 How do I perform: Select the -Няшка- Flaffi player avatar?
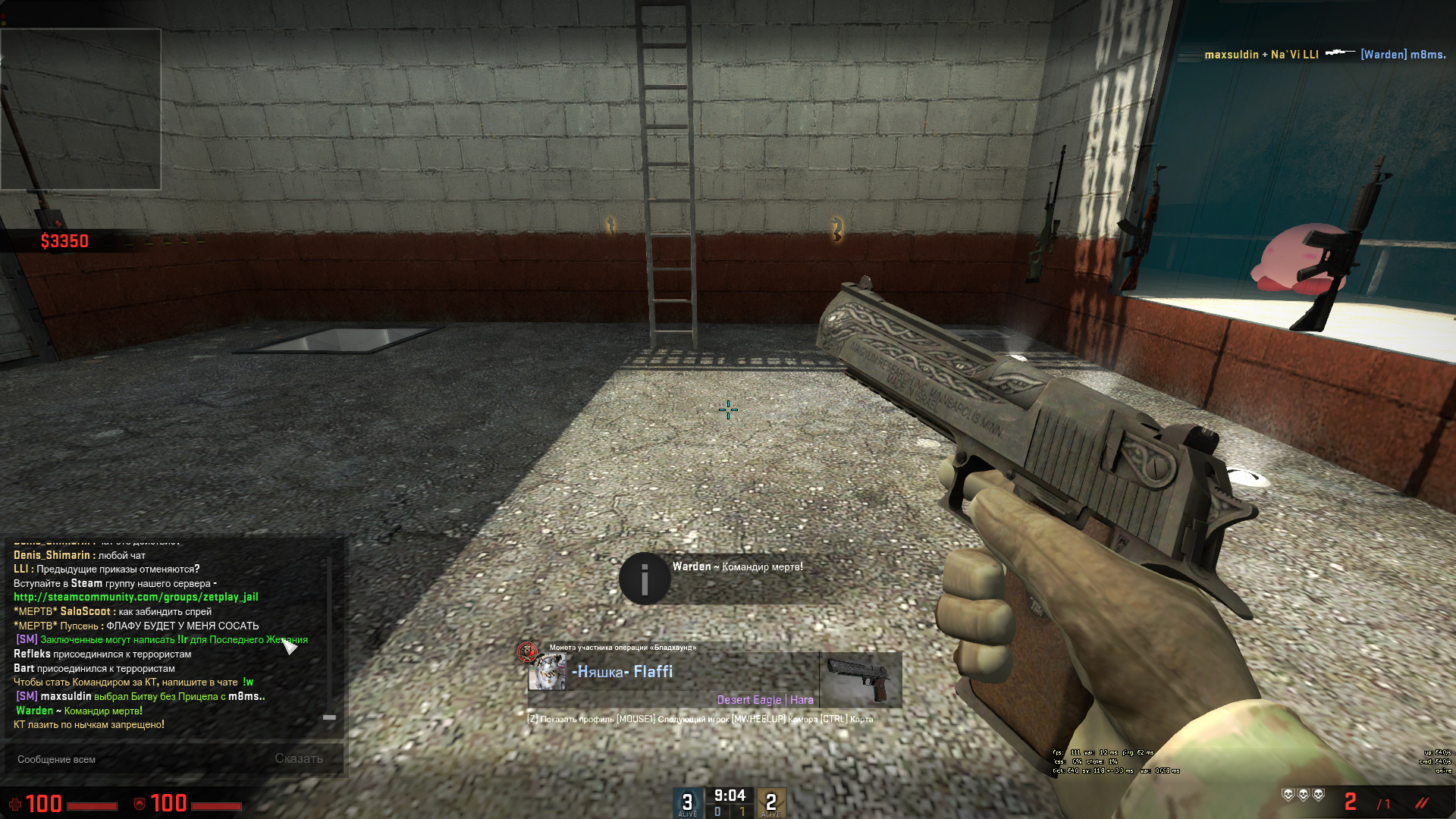(548, 673)
